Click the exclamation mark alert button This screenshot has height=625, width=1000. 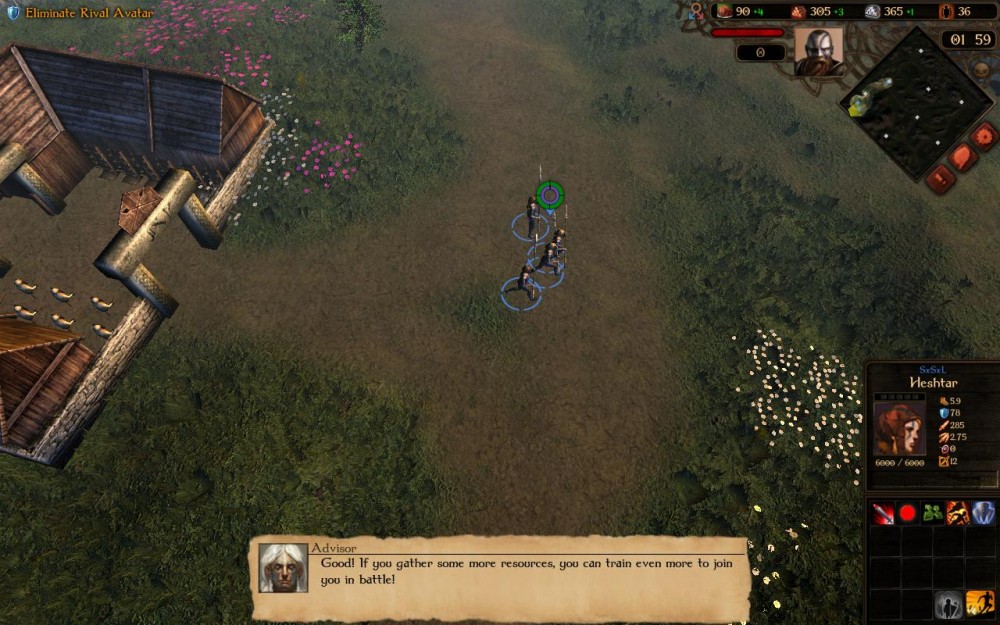pos(940,179)
